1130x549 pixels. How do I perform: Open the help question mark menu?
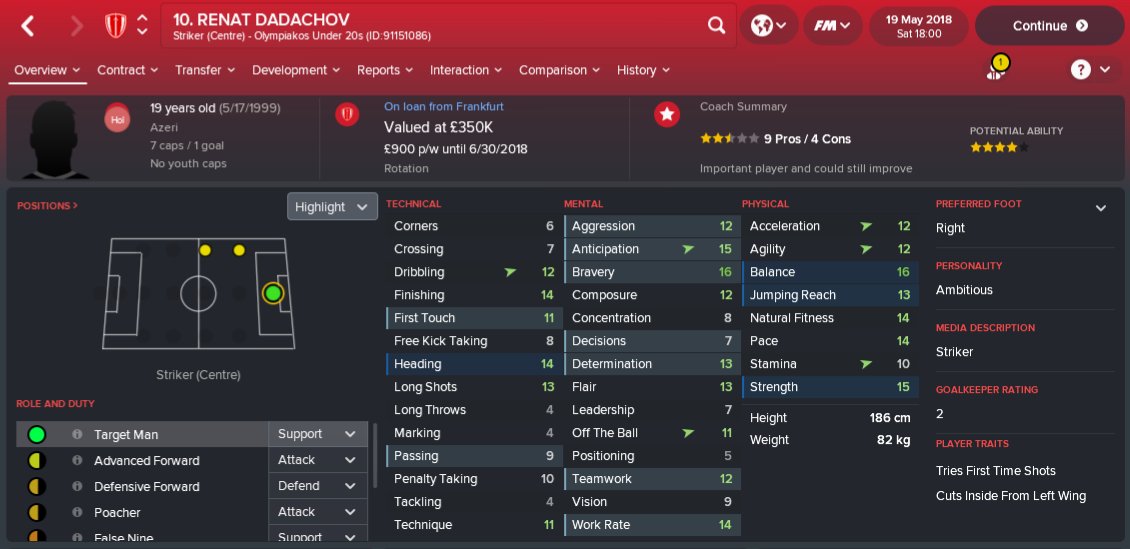pyautogui.click(x=1090, y=70)
